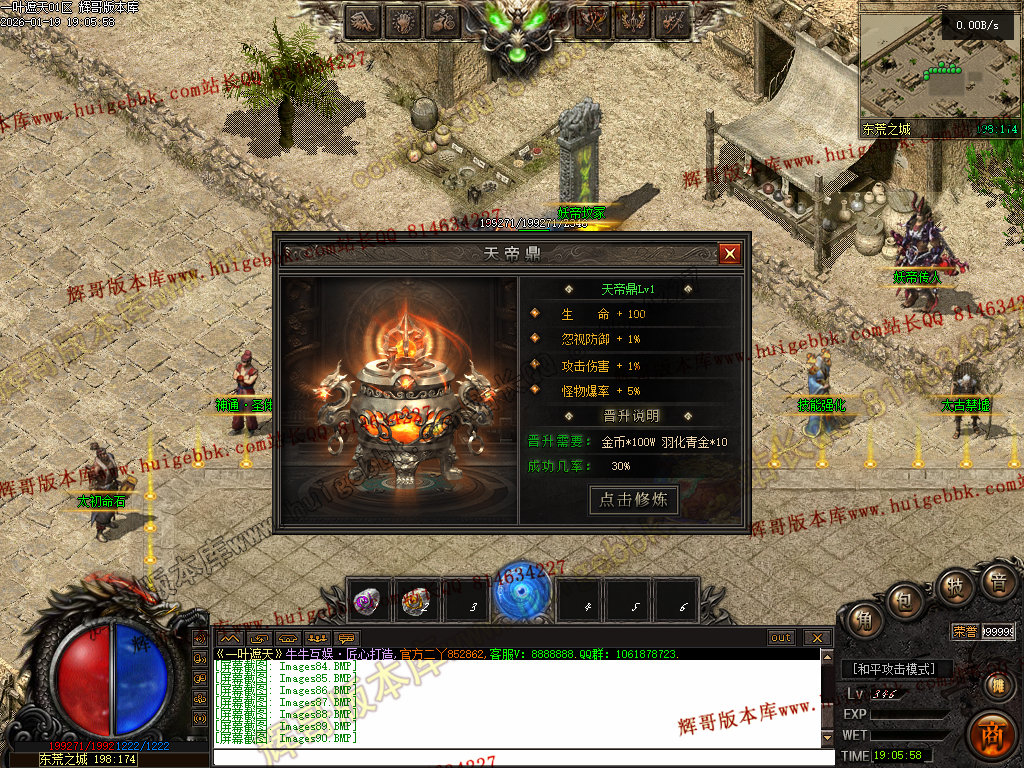This screenshot has width=1024, height=768.
Task: Open the skills (技) button
Action: coord(955,587)
